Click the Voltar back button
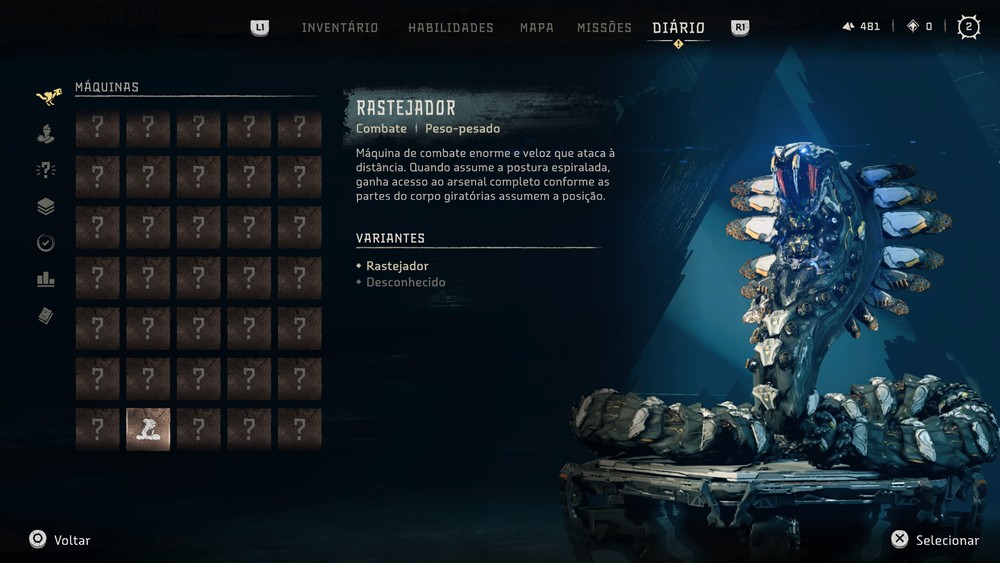Viewport: 1000px width, 563px height. 60,540
